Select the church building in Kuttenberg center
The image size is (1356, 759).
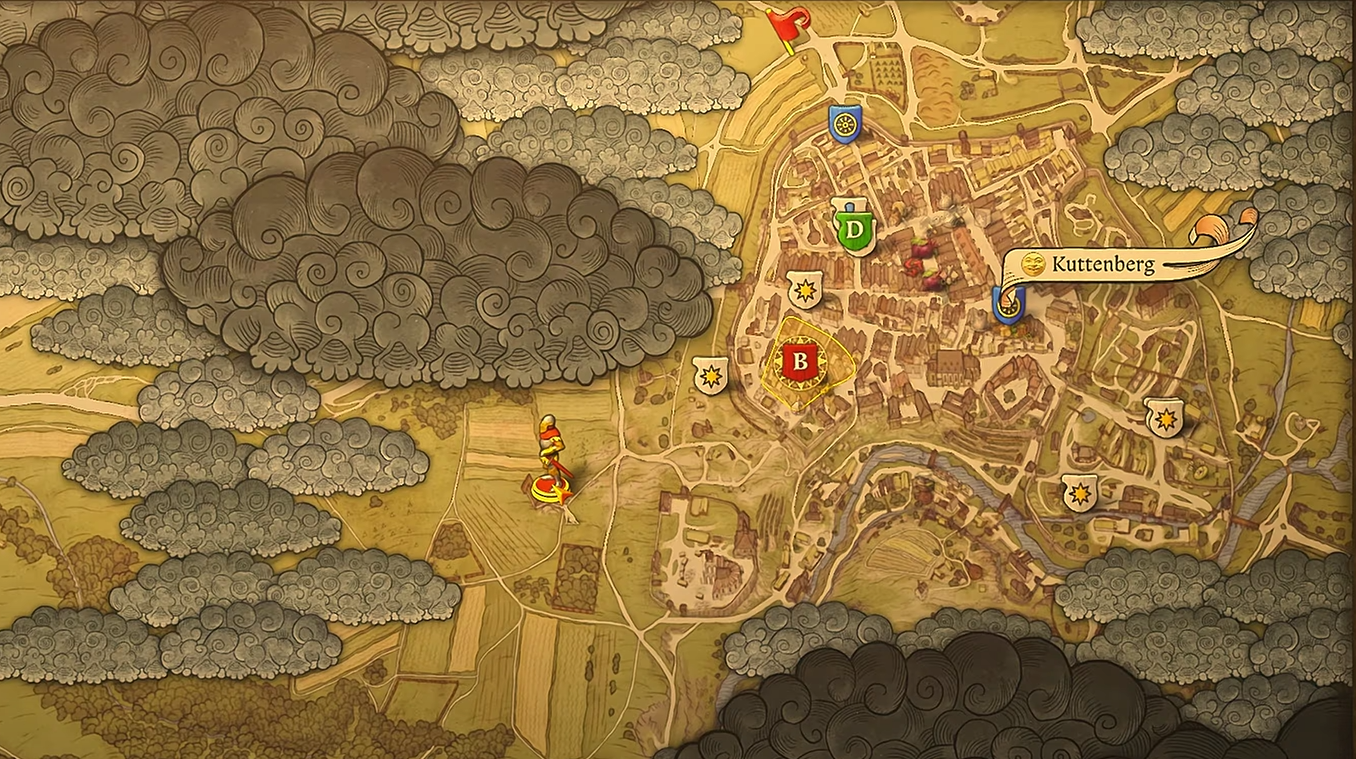coord(950,370)
